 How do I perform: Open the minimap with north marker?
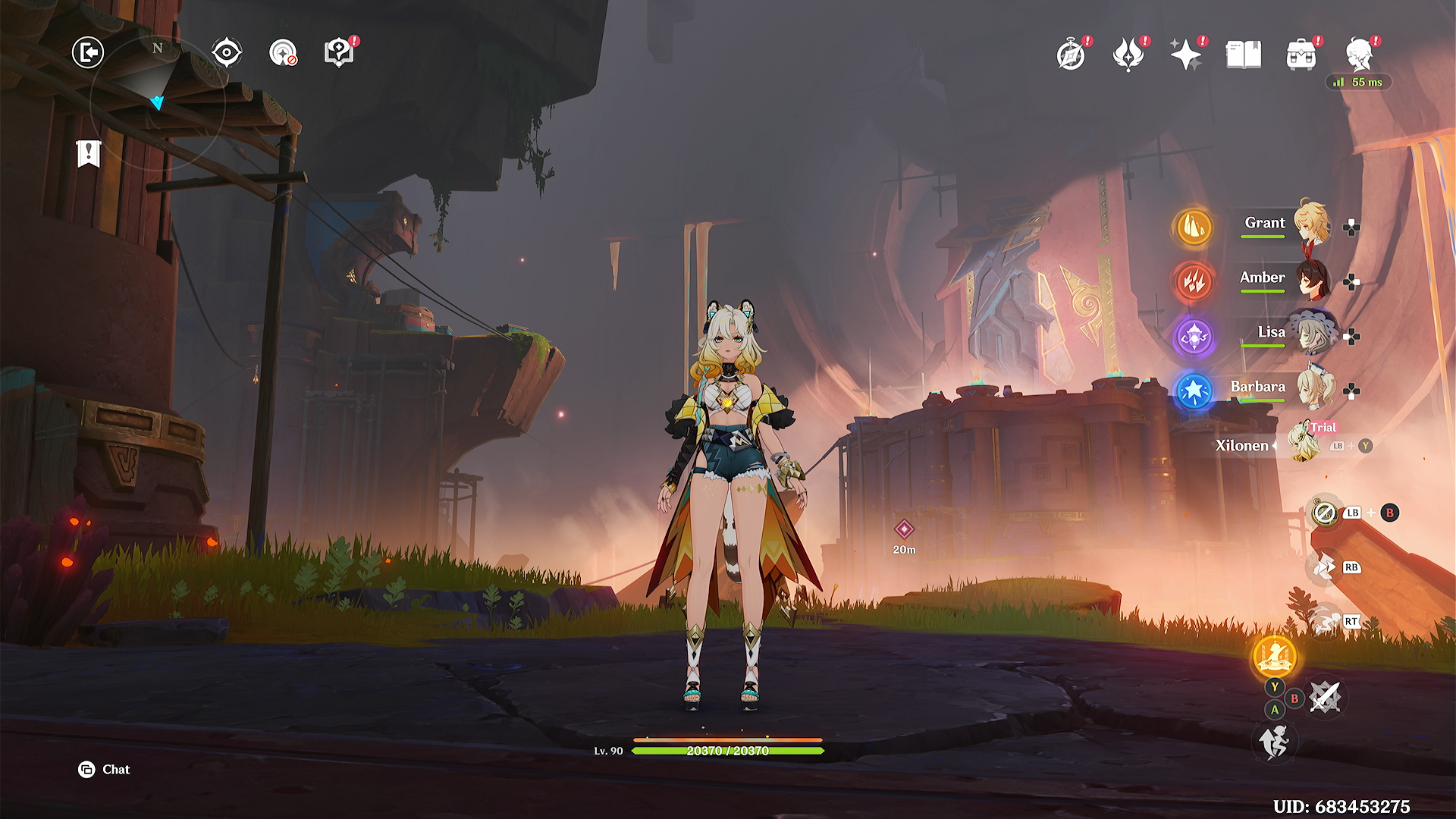tap(158, 100)
